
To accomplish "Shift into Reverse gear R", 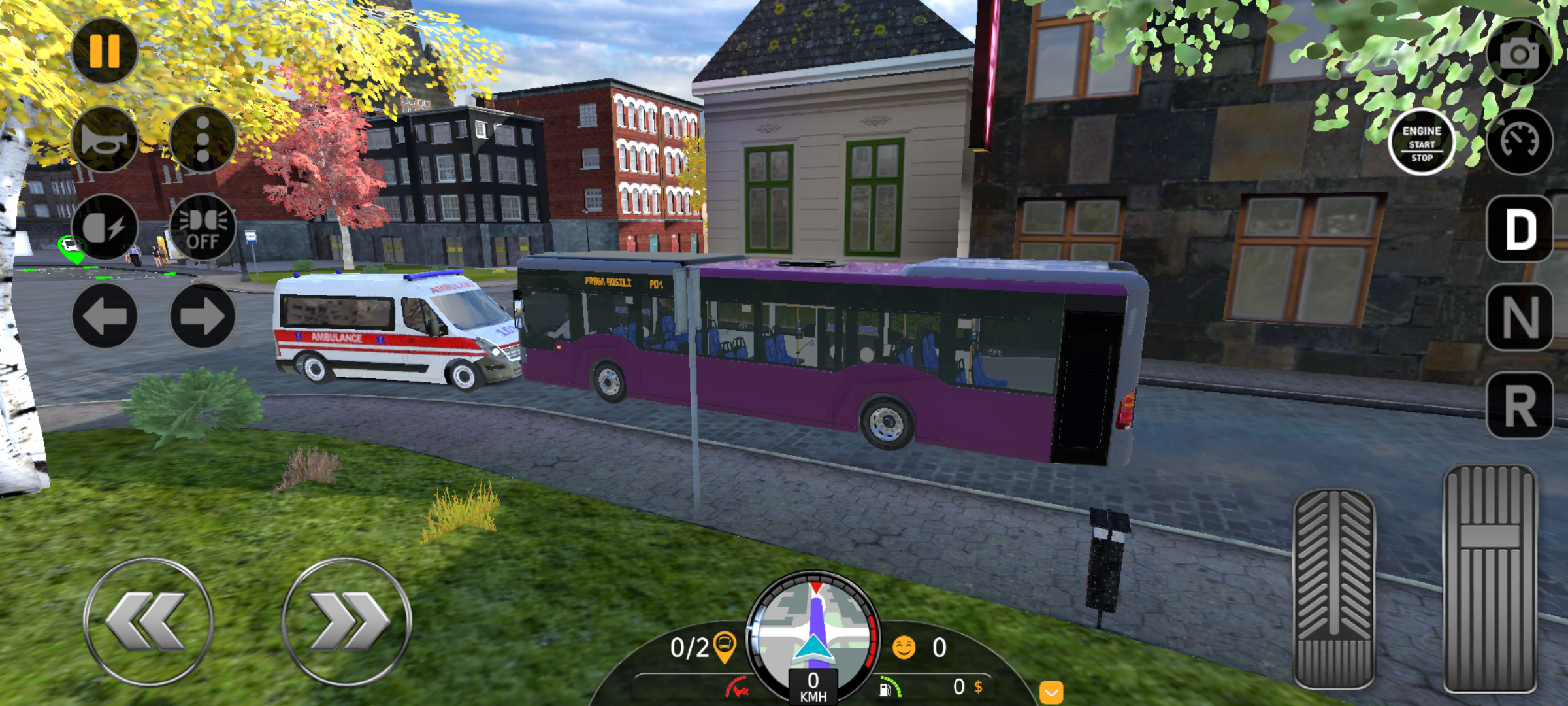I will [1520, 405].
